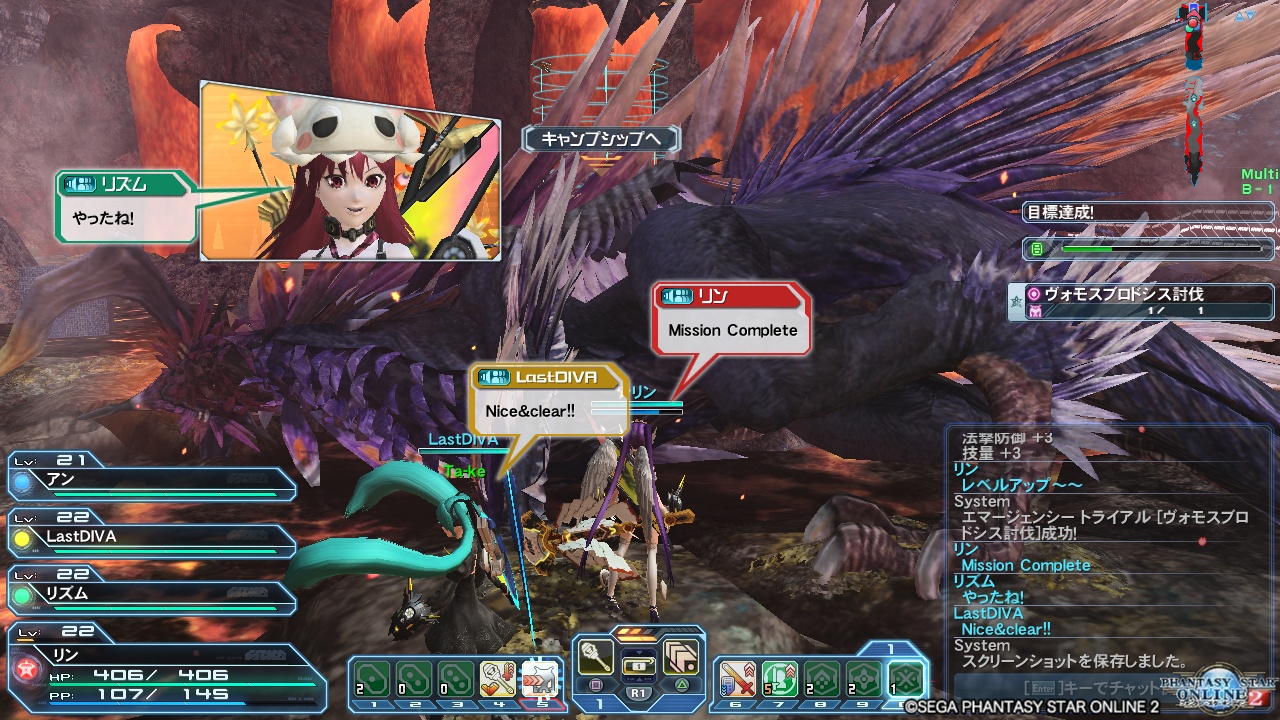Screen dimensions: 1280x720
Task: Use the crossed-out sword skill in slot 6
Action: coord(738,679)
